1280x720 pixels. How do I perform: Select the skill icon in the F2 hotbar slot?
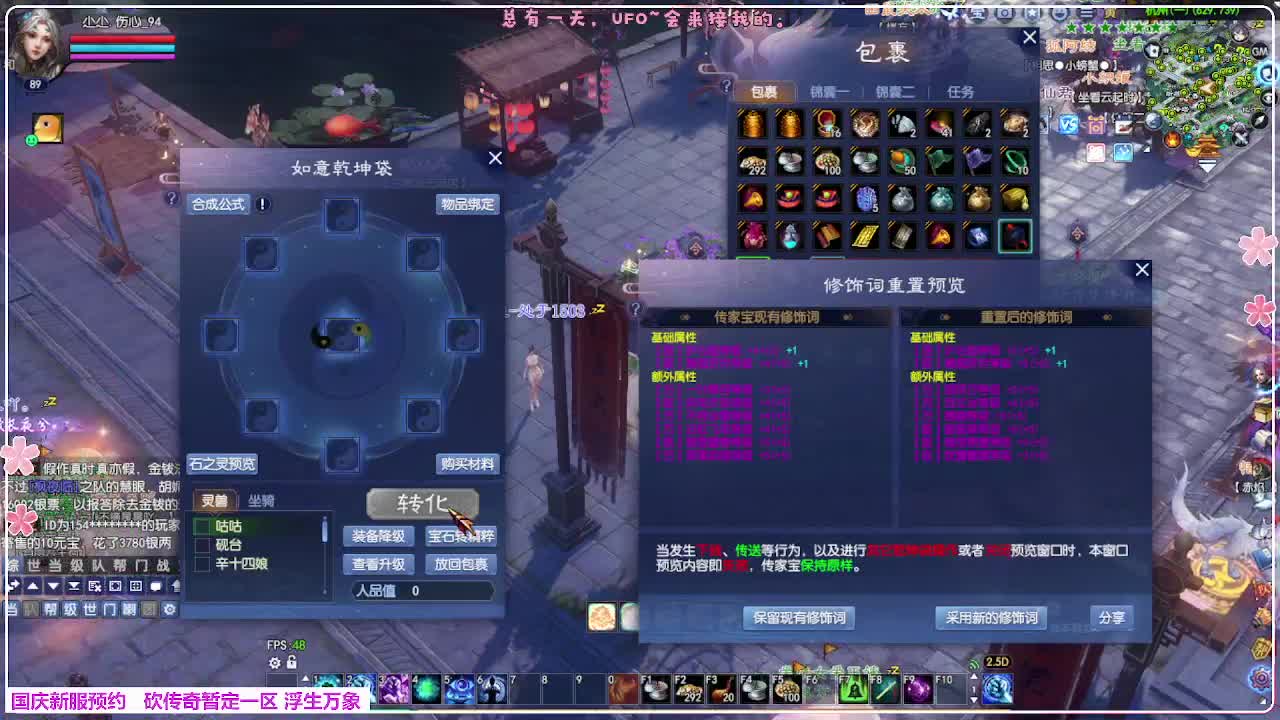click(x=686, y=689)
